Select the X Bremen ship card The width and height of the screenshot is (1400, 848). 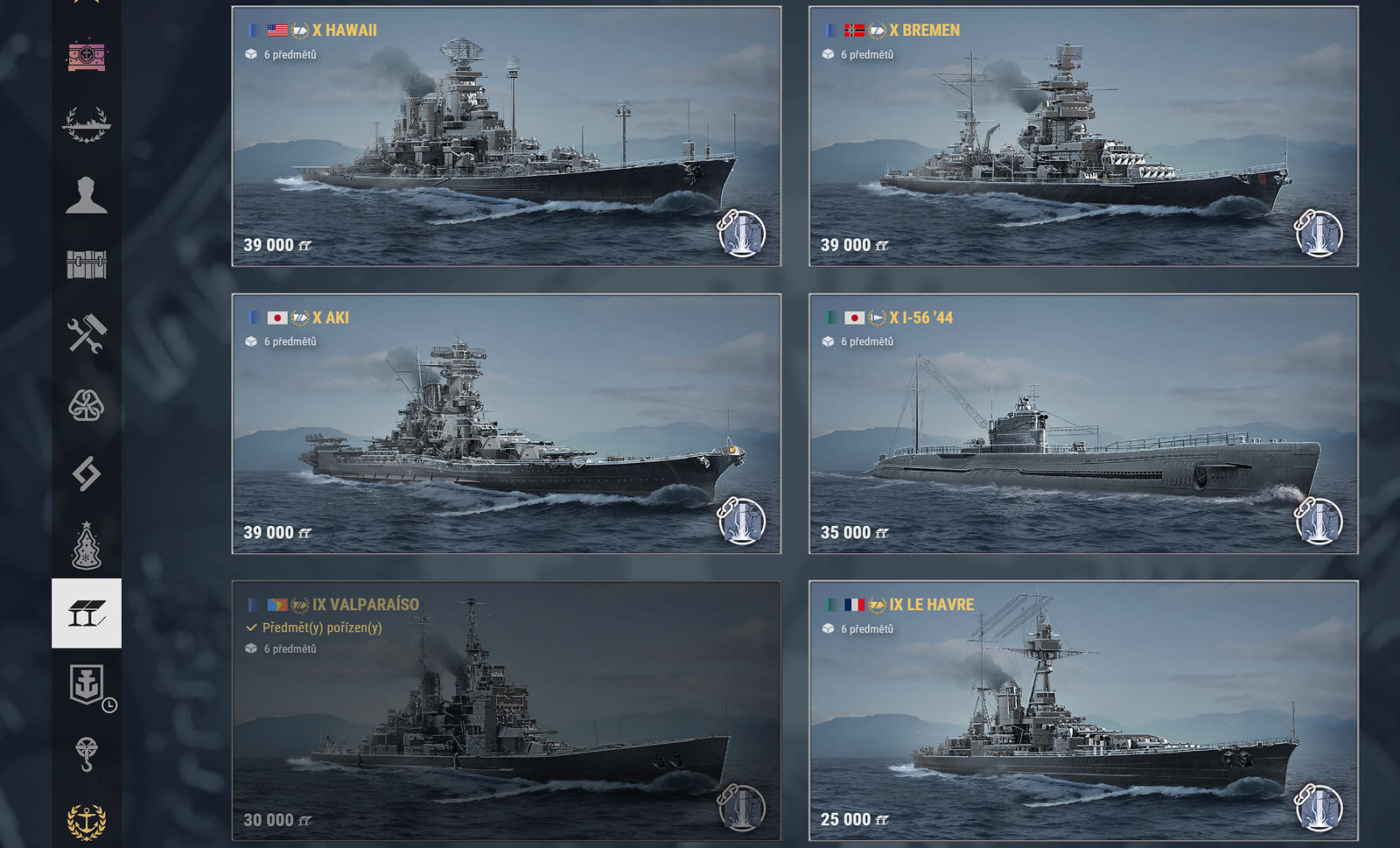[x=1083, y=137]
